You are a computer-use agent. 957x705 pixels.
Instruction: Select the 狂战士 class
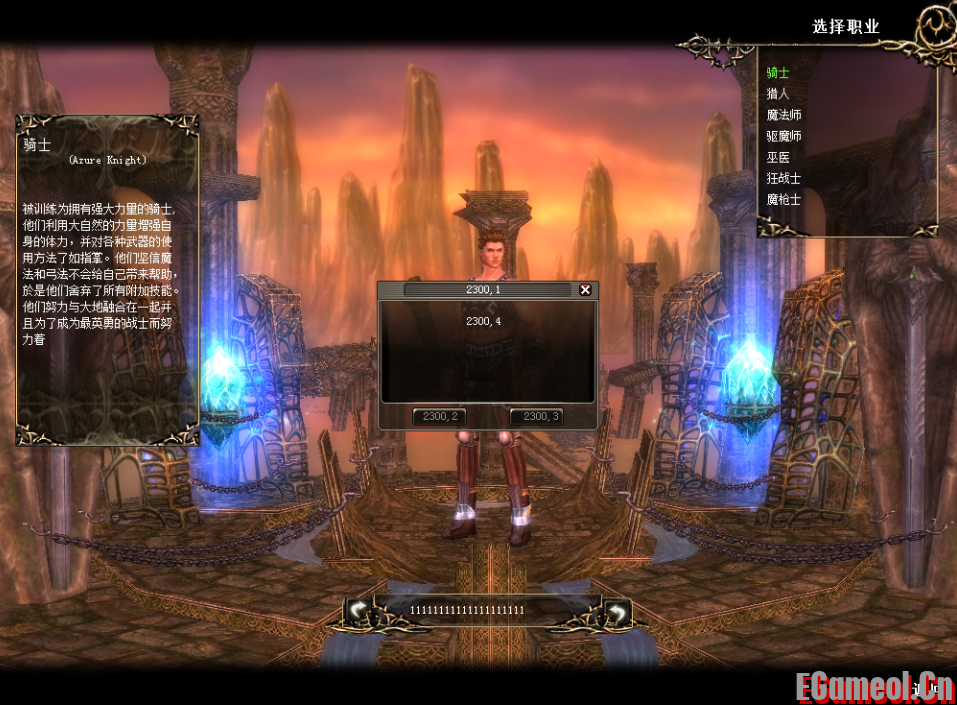[x=784, y=178]
